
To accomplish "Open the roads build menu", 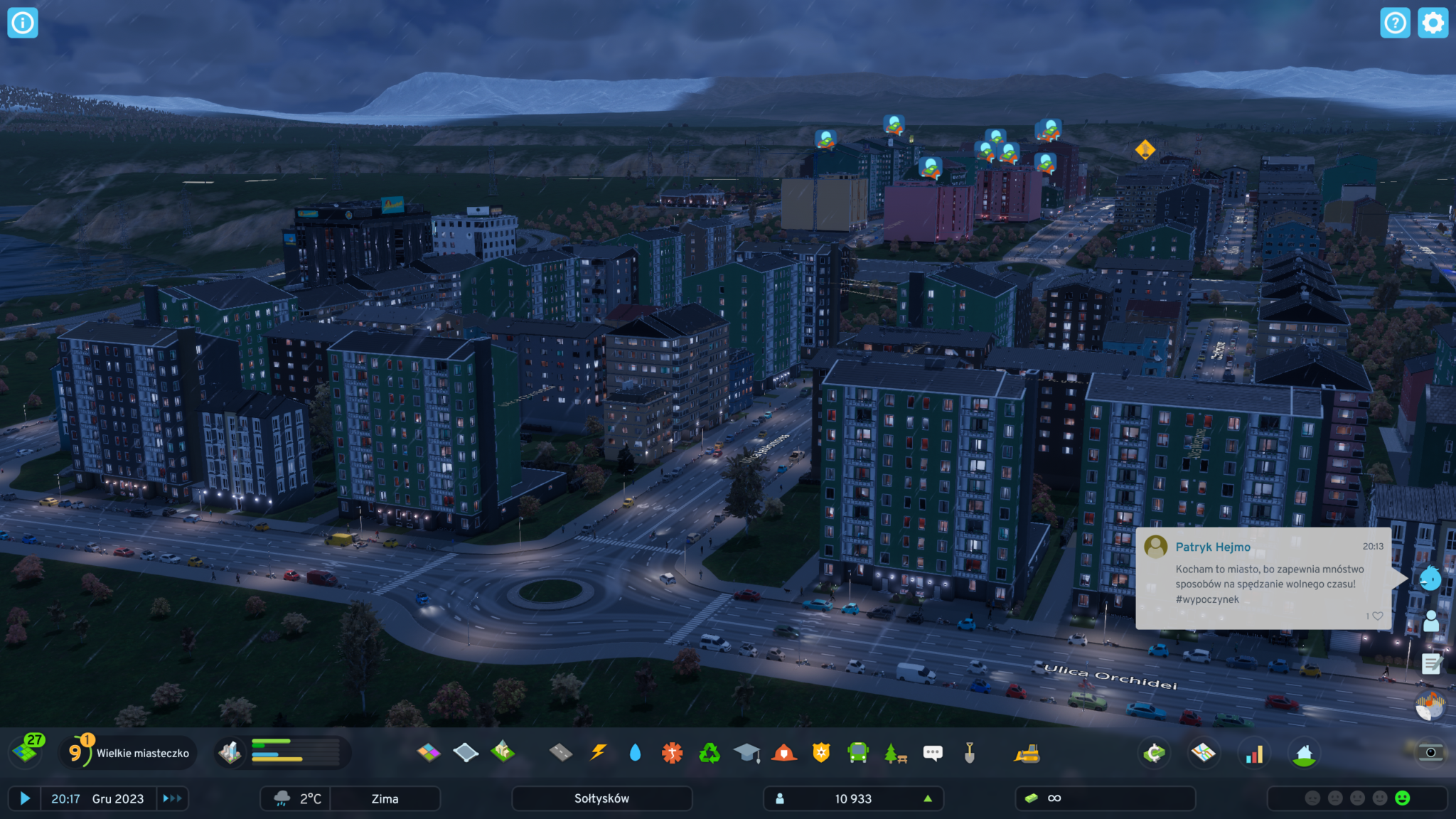I will pos(561,752).
